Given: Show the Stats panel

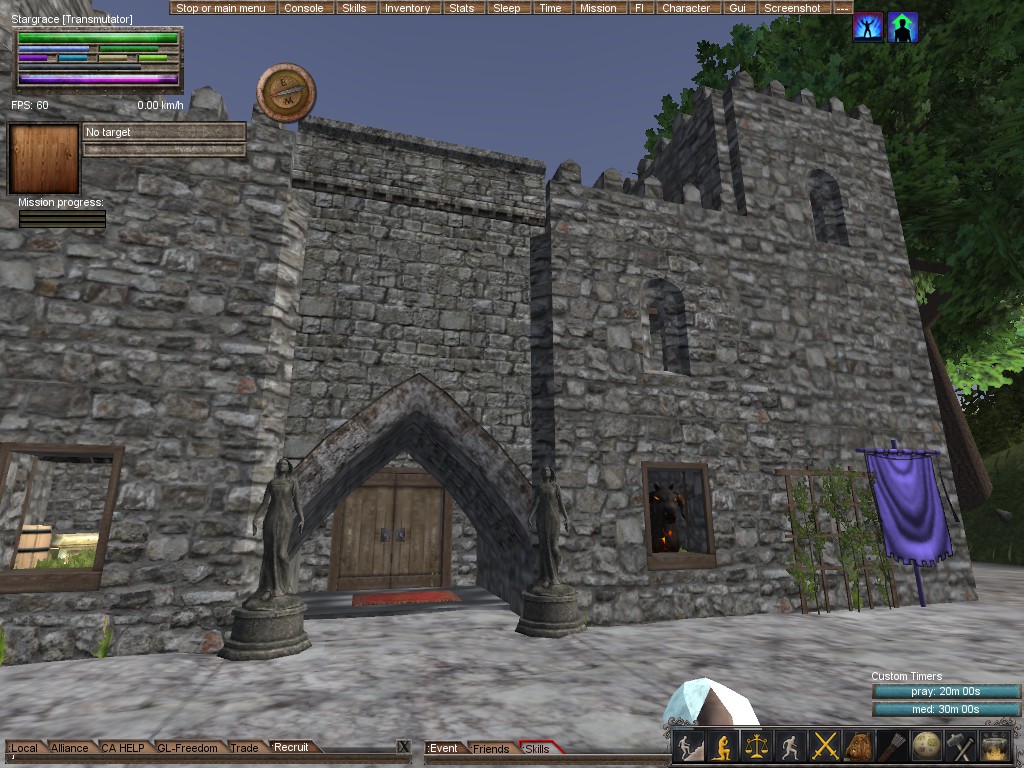Looking at the screenshot, I should (461, 8).
